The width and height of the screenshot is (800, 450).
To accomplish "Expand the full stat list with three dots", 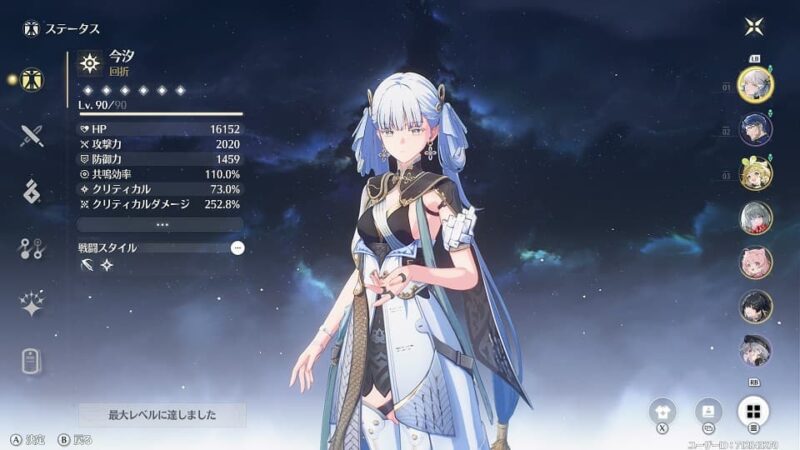I will tap(160, 225).
